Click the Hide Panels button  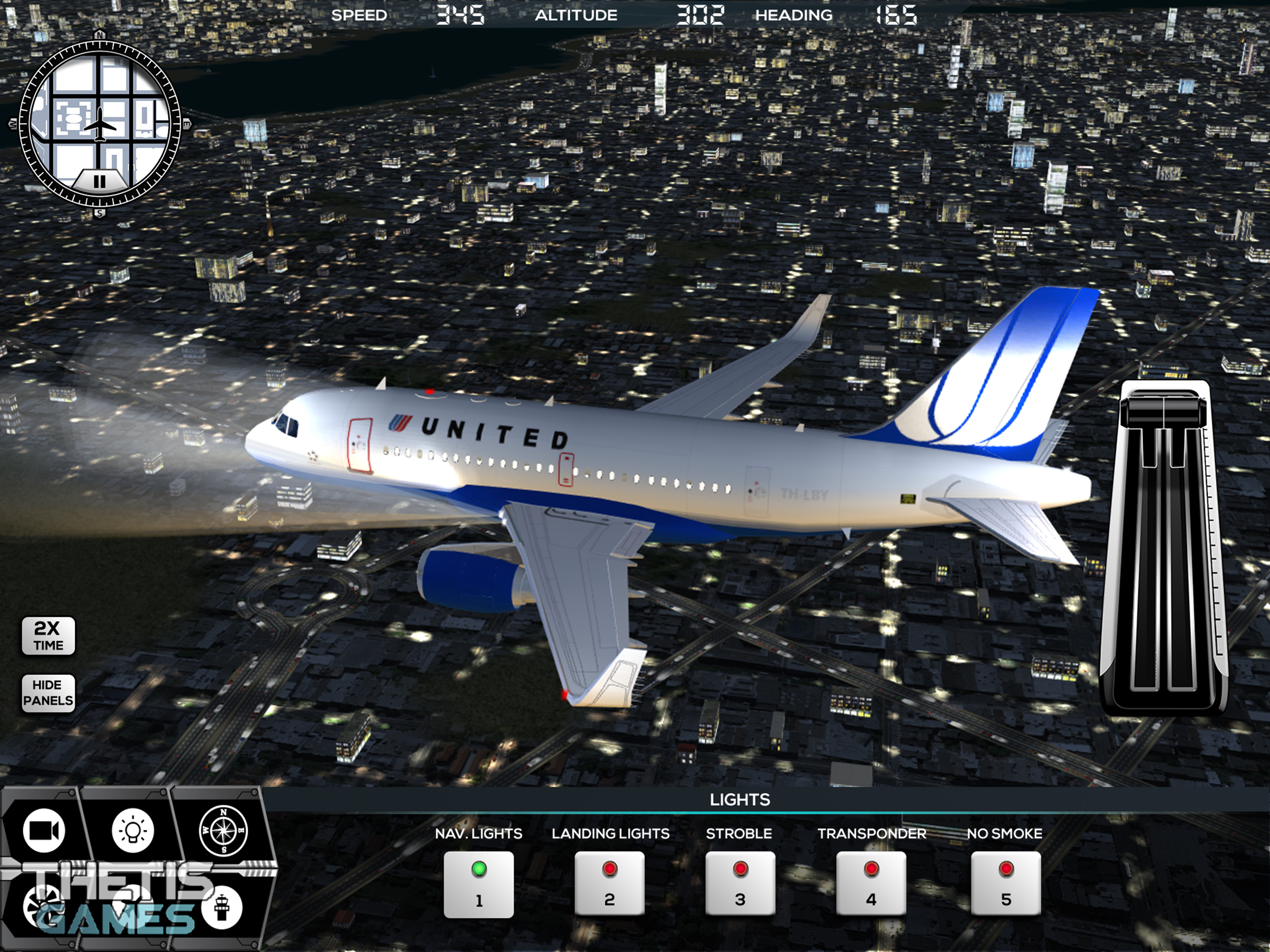[48, 693]
